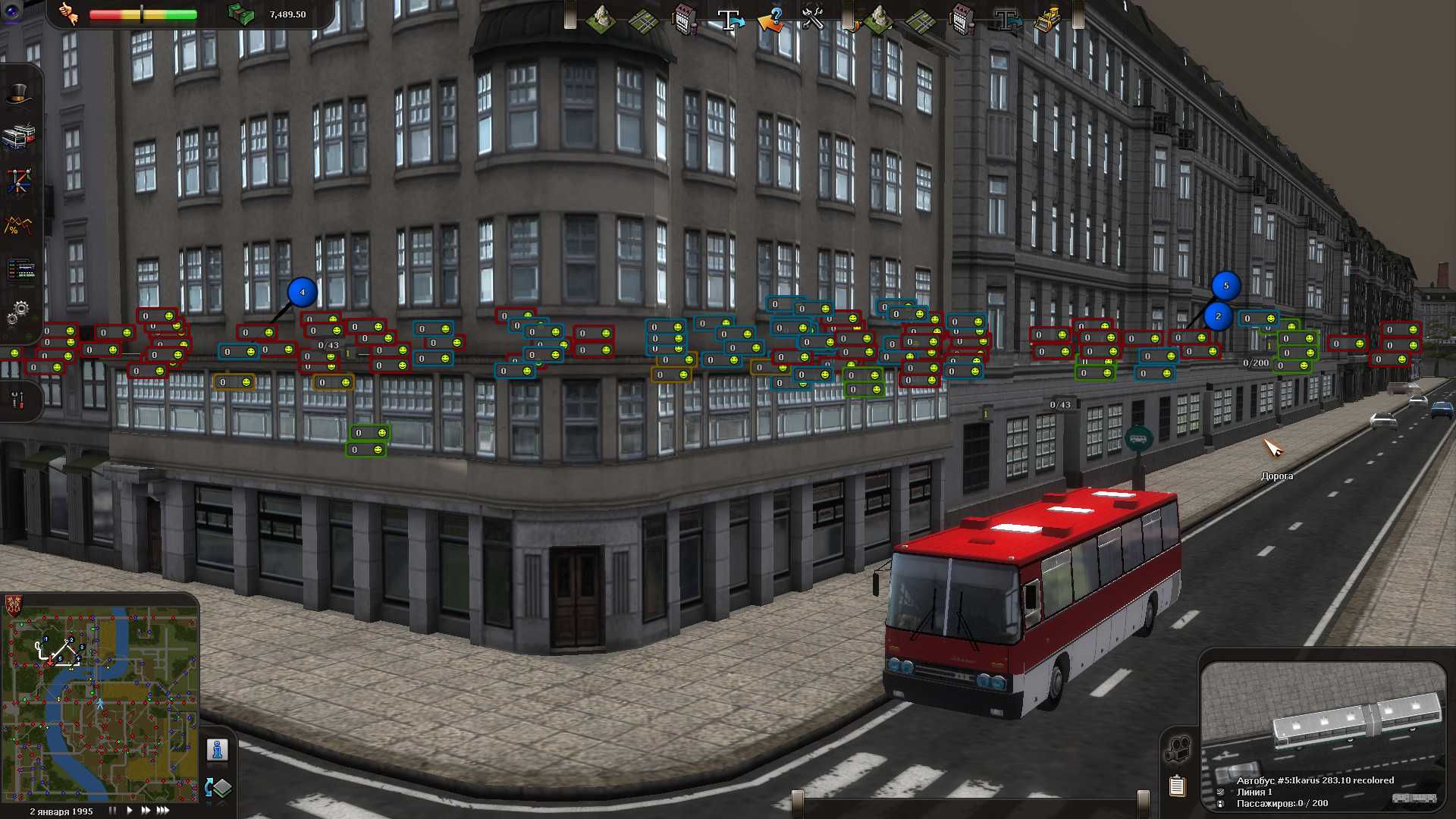Set game speed to triple fast-forward
Image resolution: width=1456 pixels, height=819 pixels.
tap(163, 811)
